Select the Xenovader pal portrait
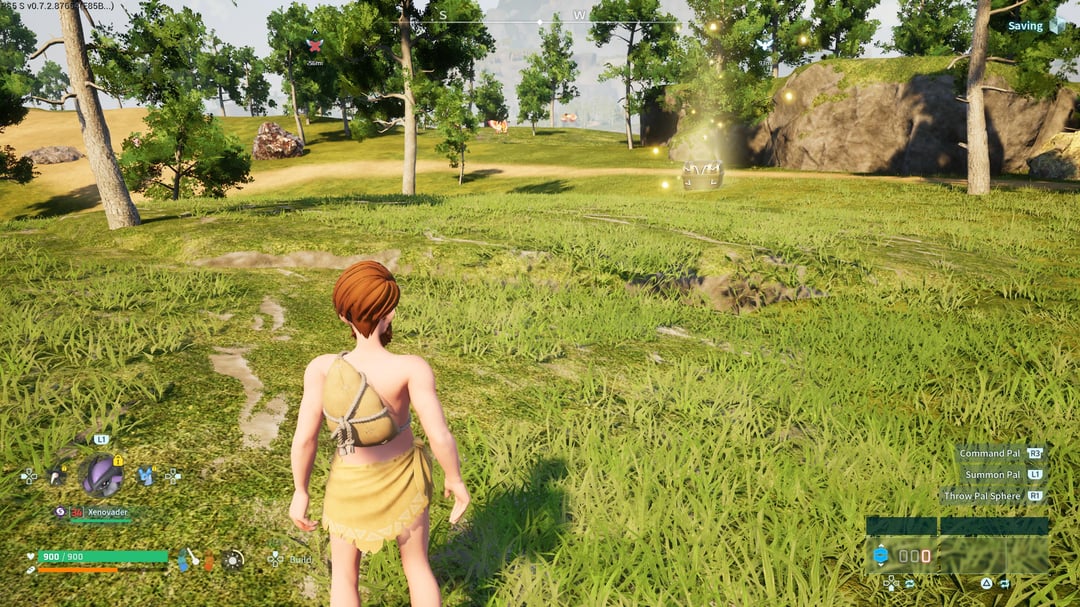The image size is (1080, 607). (101, 475)
